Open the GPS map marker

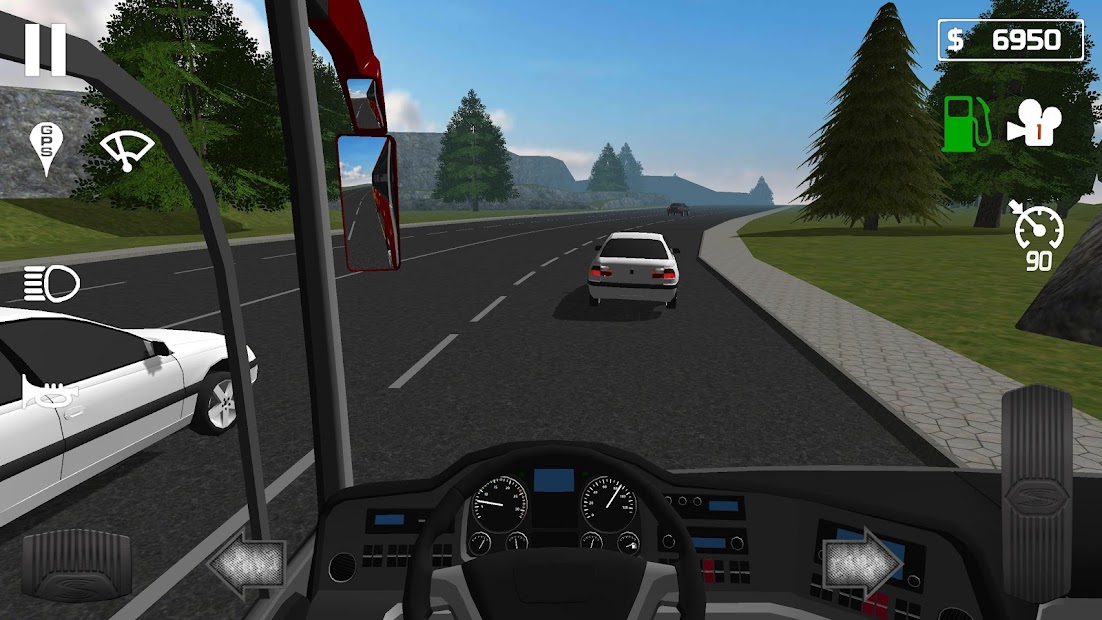45,148
